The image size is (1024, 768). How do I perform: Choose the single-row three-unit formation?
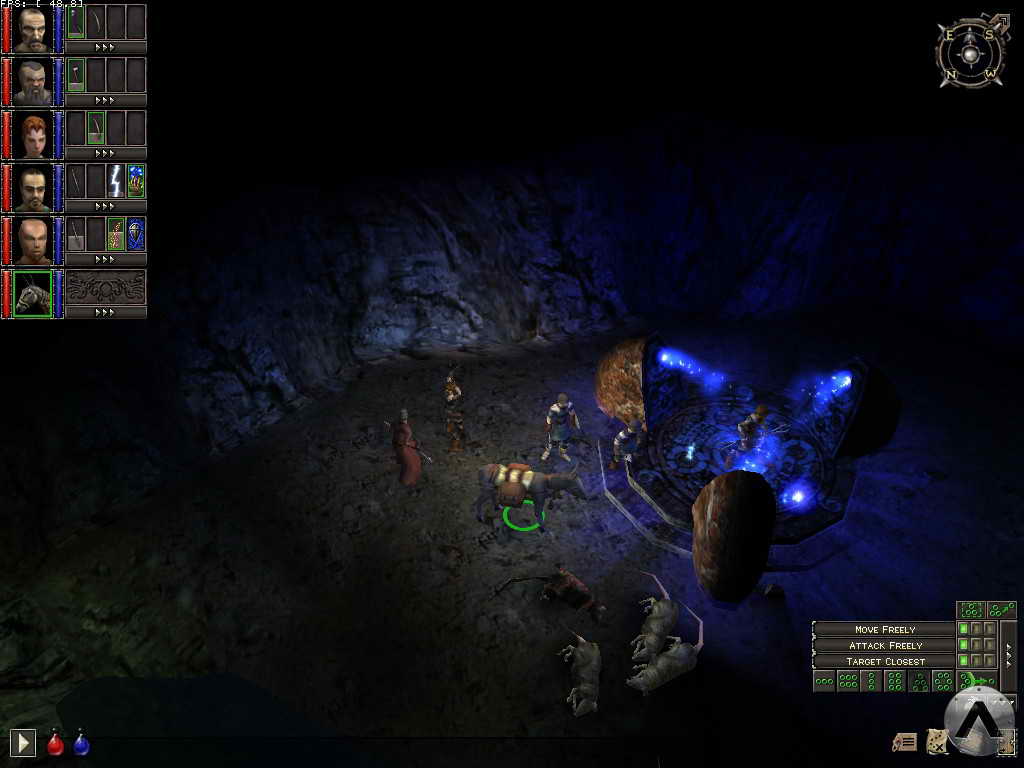tap(824, 682)
